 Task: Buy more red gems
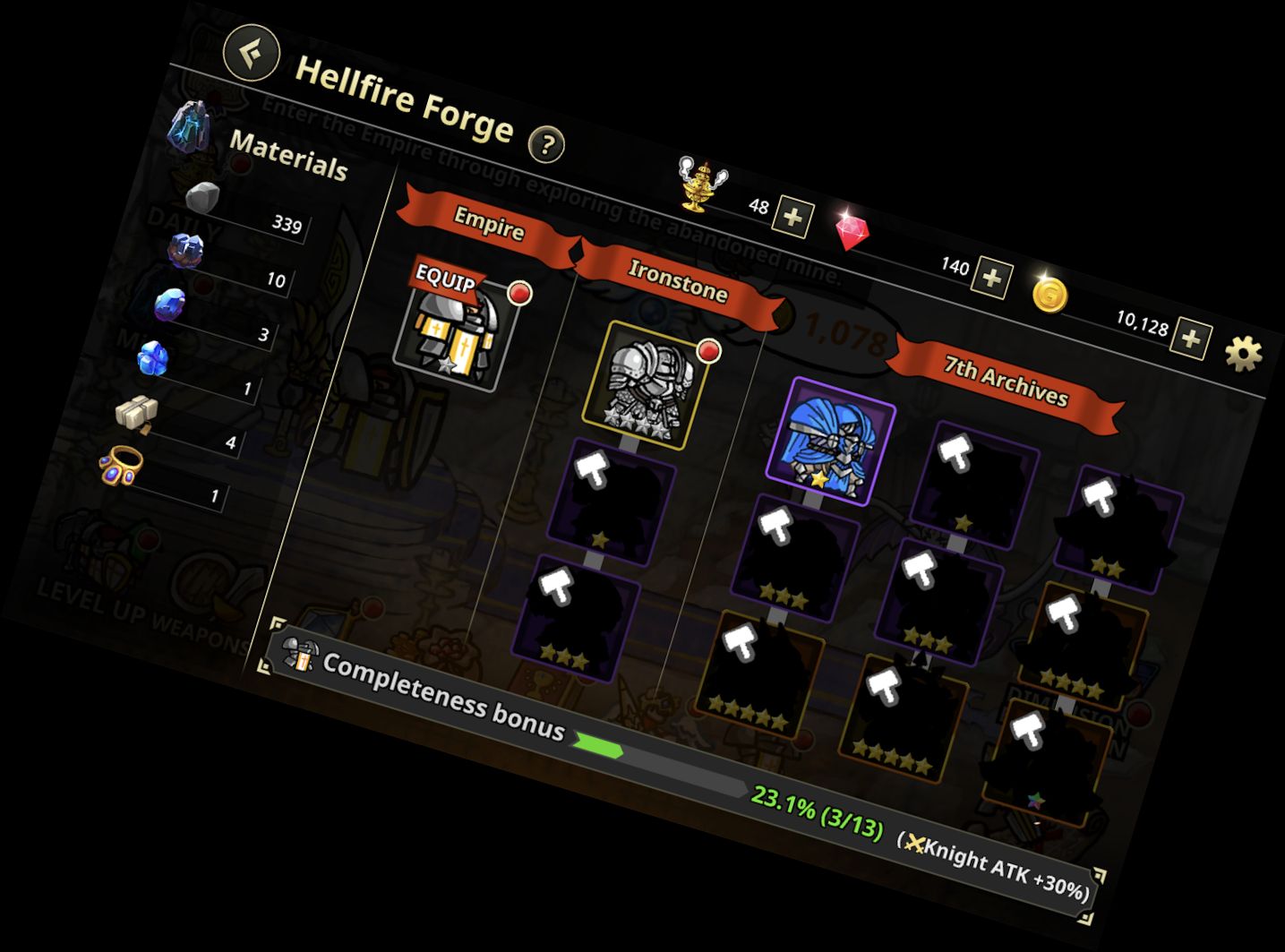tap(992, 278)
